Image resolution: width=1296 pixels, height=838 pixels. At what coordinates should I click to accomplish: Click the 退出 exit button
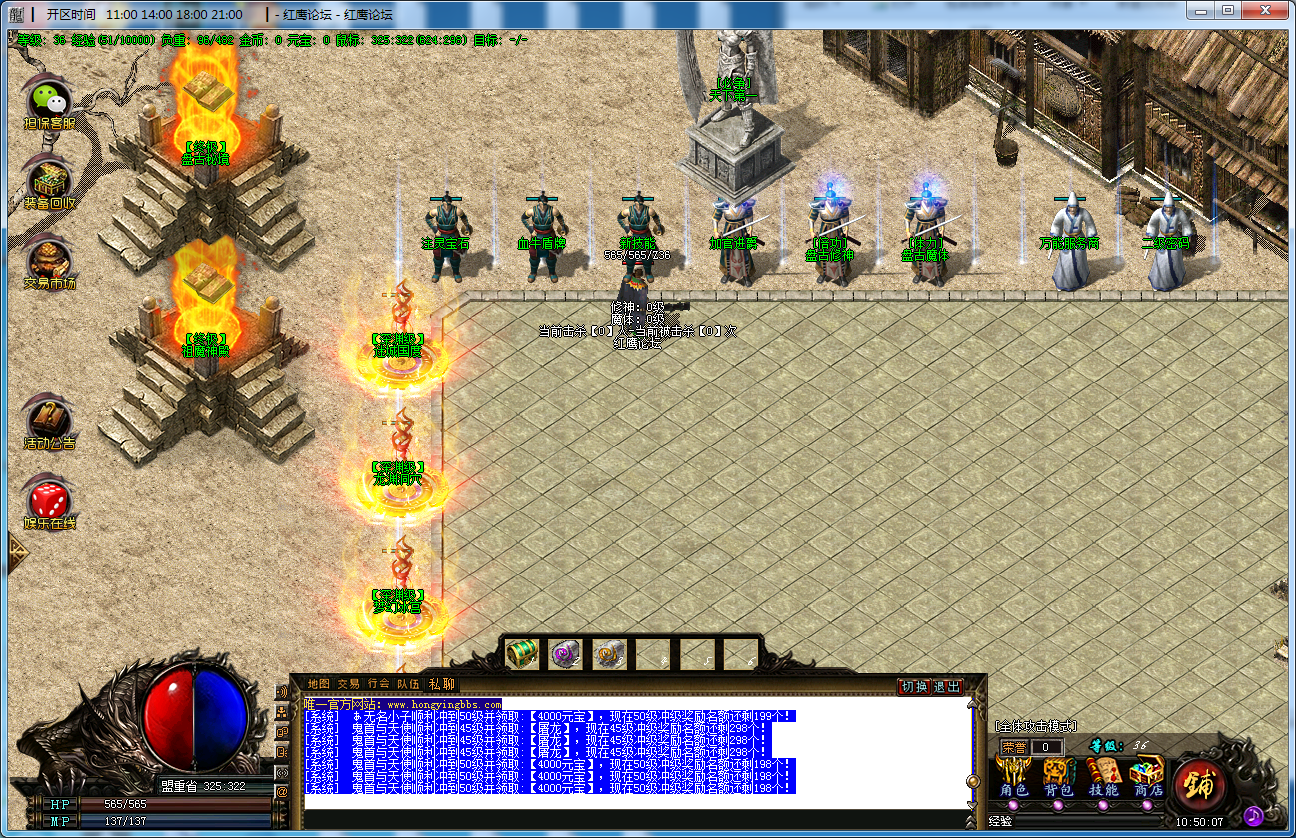[x=946, y=687]
